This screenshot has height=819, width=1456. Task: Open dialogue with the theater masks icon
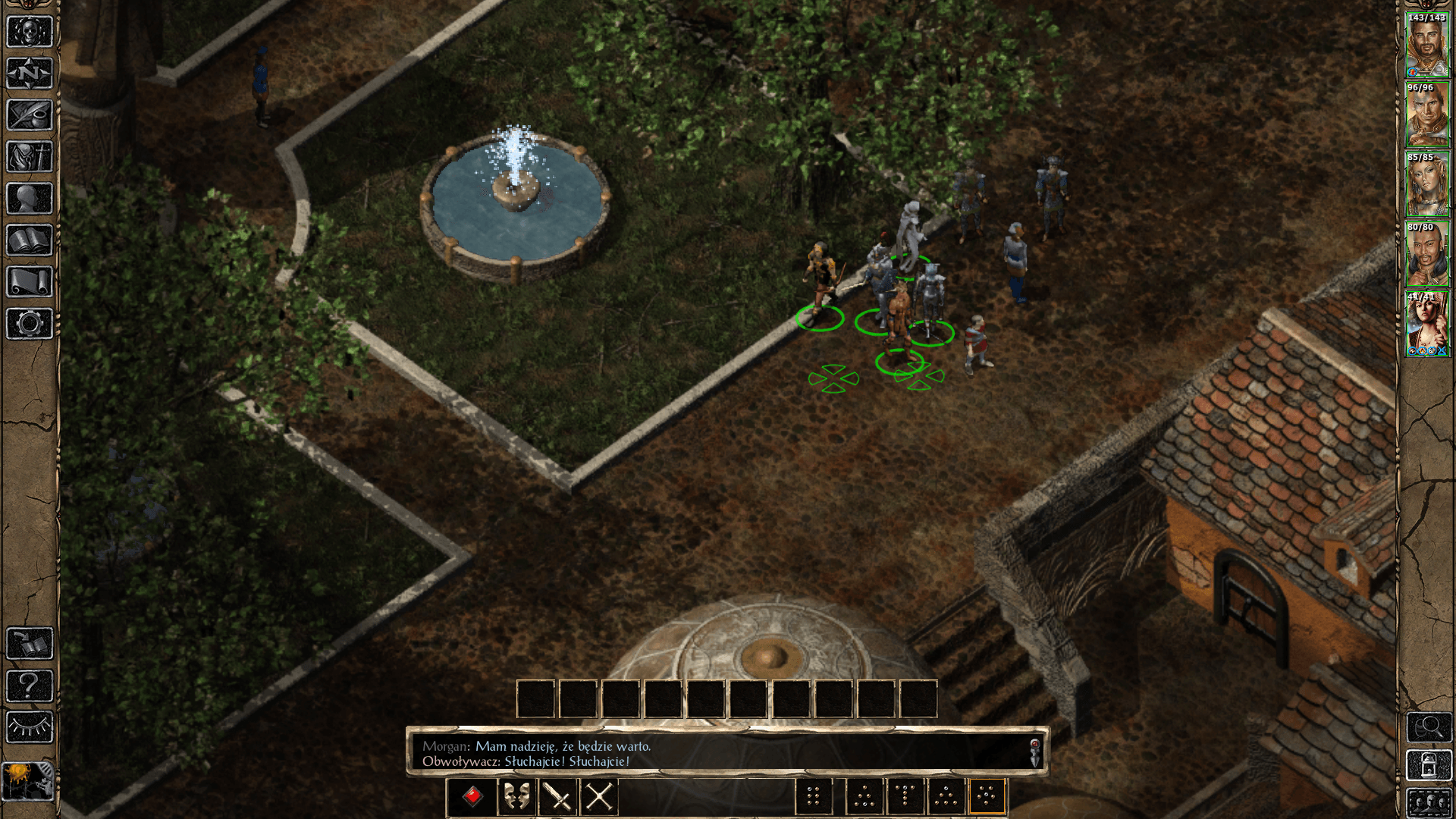pos(516,796)
